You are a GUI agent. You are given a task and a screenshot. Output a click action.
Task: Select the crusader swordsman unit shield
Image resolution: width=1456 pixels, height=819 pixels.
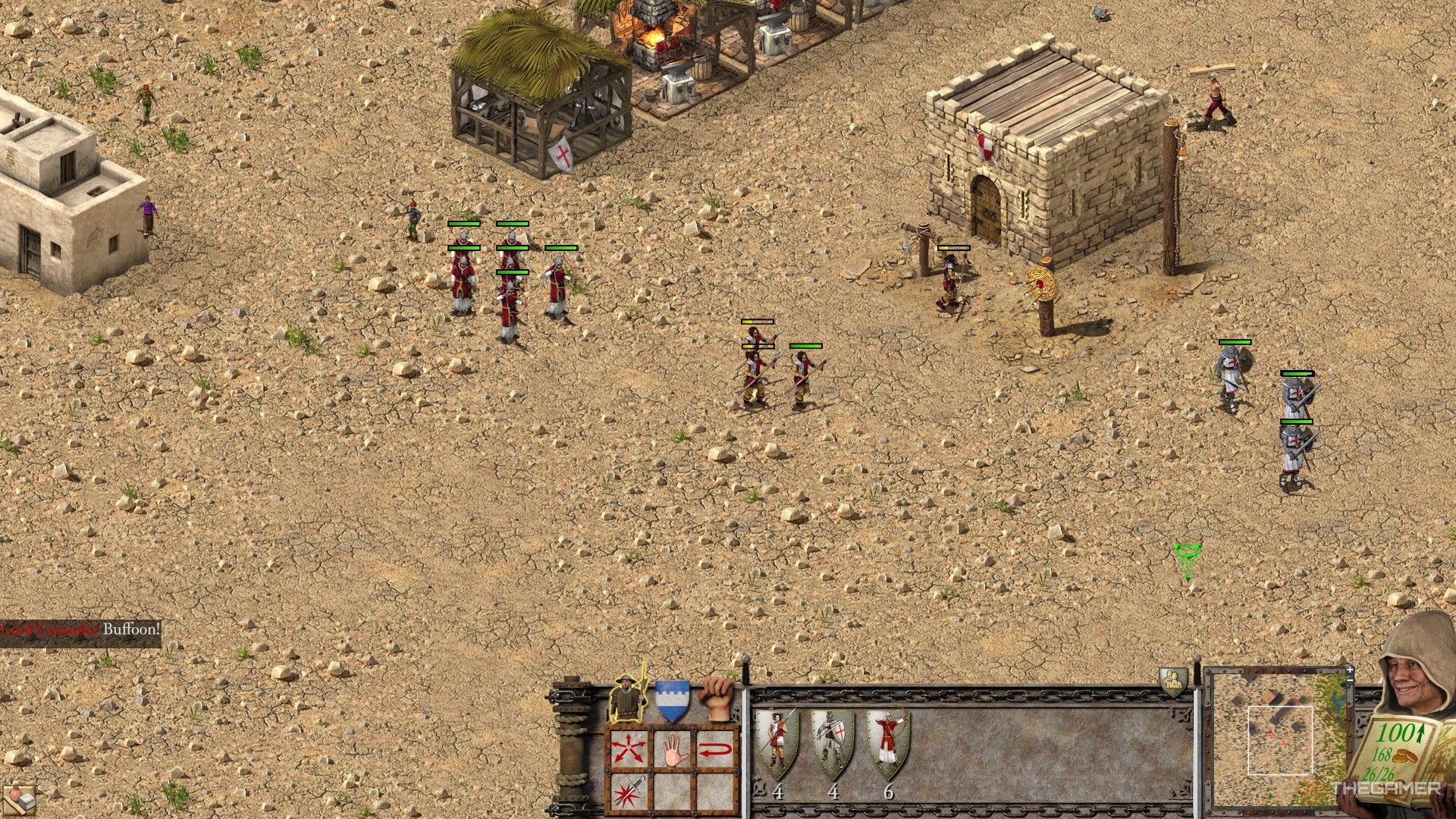coord(833,745)
